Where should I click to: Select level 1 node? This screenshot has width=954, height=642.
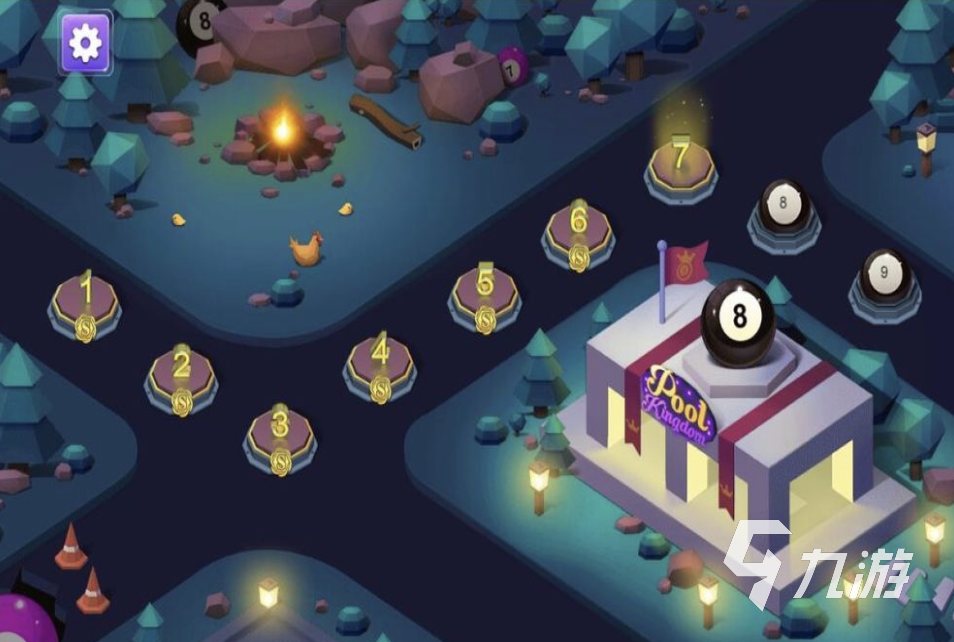(x=86, y=300)
